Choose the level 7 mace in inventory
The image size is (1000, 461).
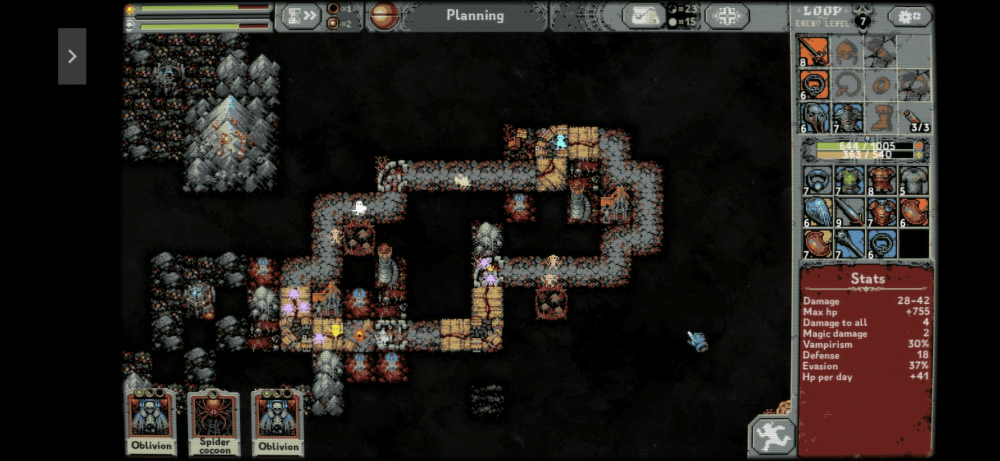[848, 244]
